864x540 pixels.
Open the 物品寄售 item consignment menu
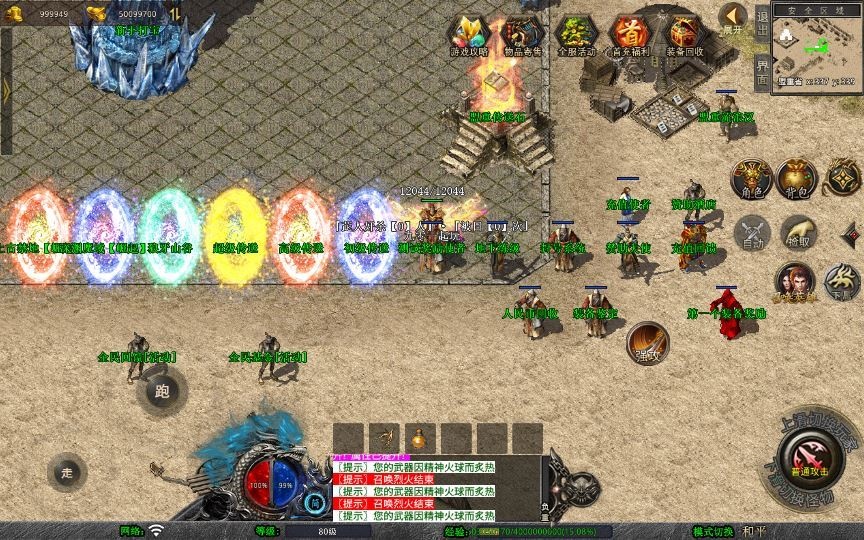523,35
